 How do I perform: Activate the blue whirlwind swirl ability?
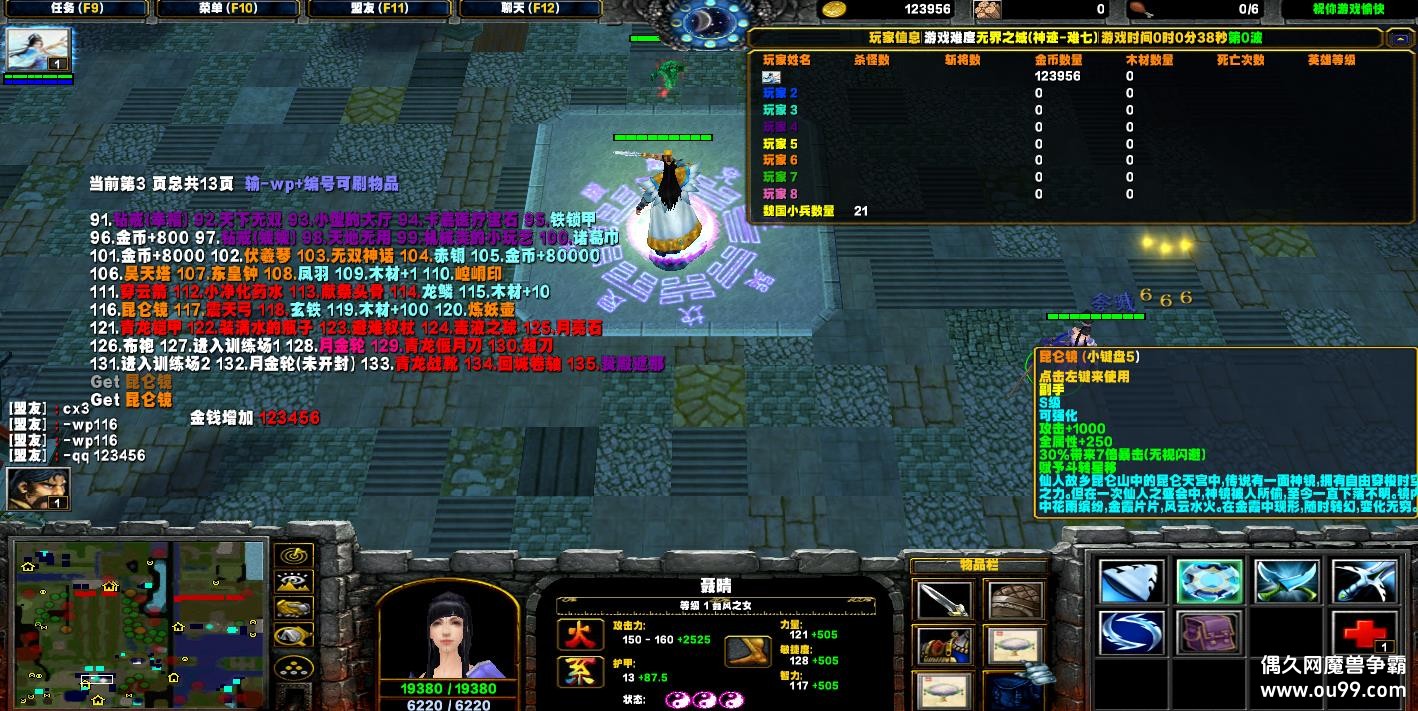[x=1131, y=633]
